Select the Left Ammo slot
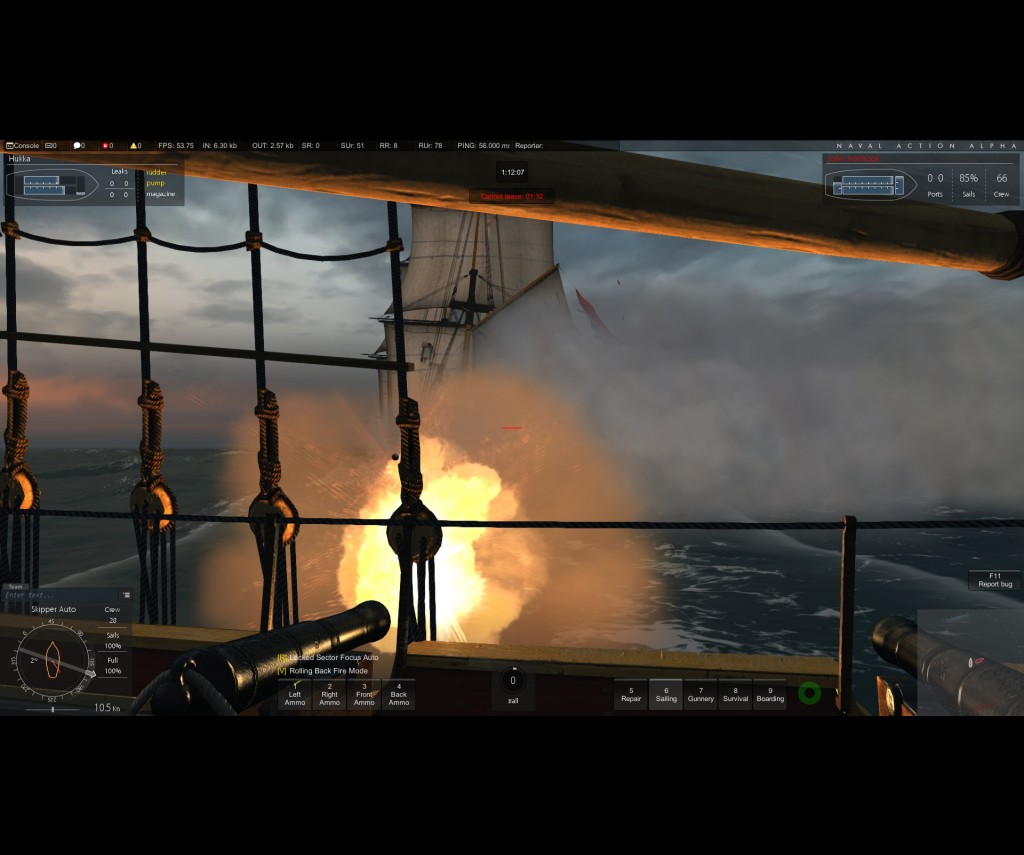1024x855 pixels. 295,694
